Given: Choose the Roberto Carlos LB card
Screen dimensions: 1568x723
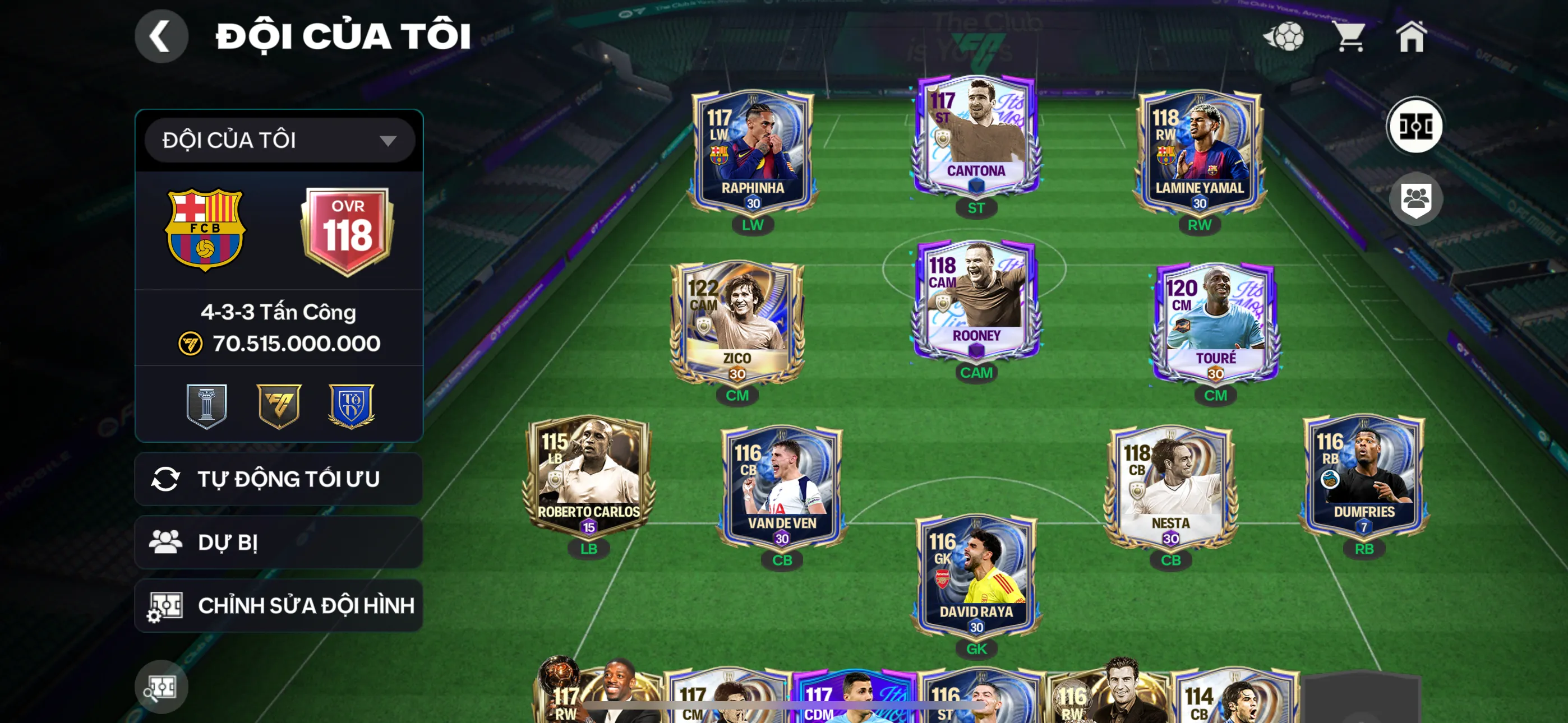Looking at the screenshot, I should tap(588, 475).
